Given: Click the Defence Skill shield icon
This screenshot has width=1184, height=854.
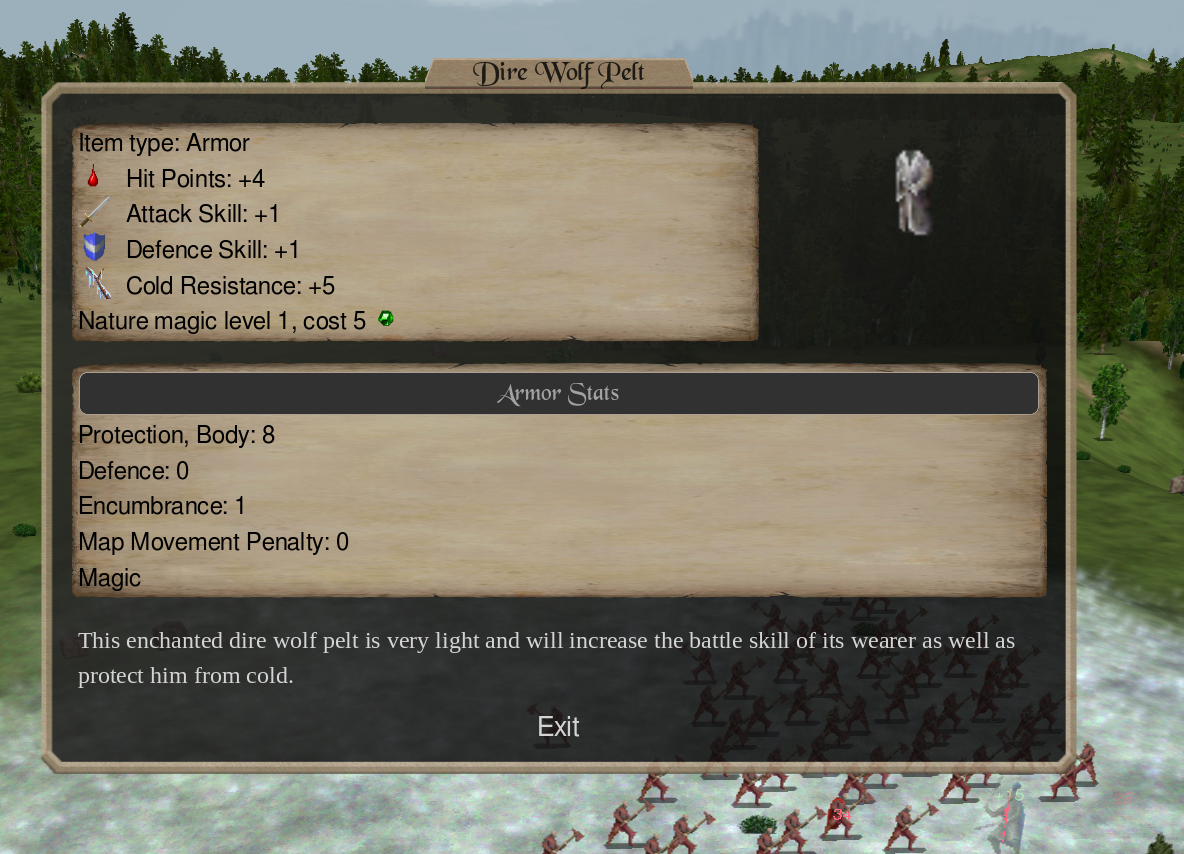Looking at the screenshot, I should (95, 248).
